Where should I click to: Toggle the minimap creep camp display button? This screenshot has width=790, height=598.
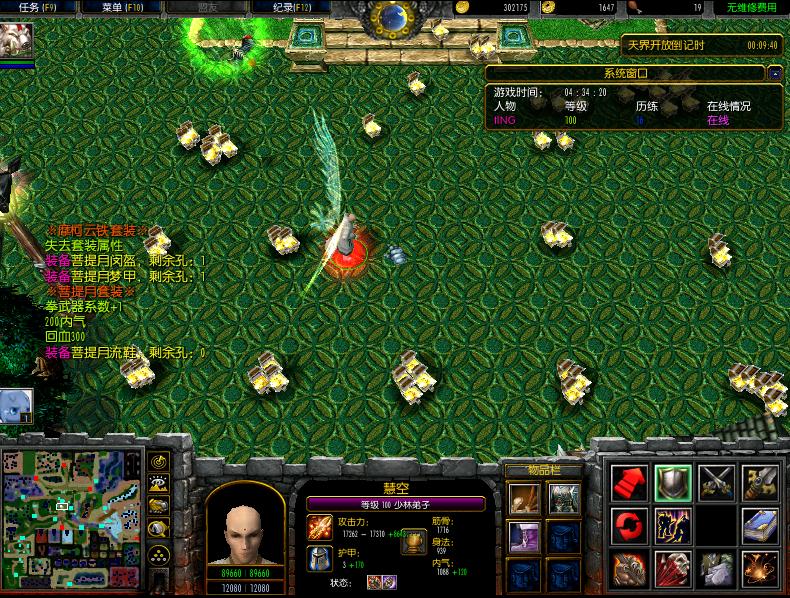[158, 528]
